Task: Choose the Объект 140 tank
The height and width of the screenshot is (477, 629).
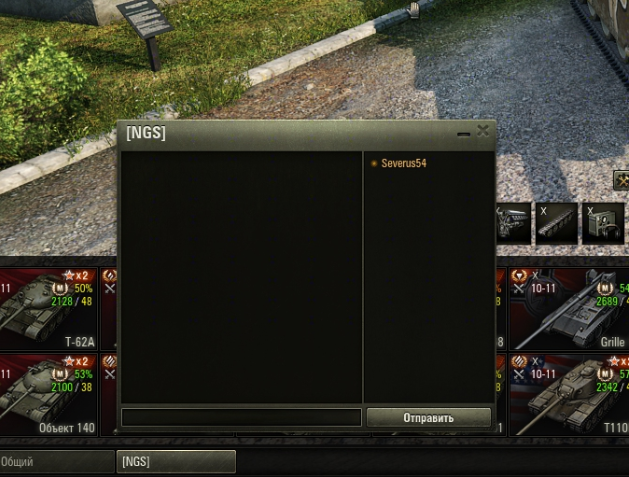Action: pos(50,393)
